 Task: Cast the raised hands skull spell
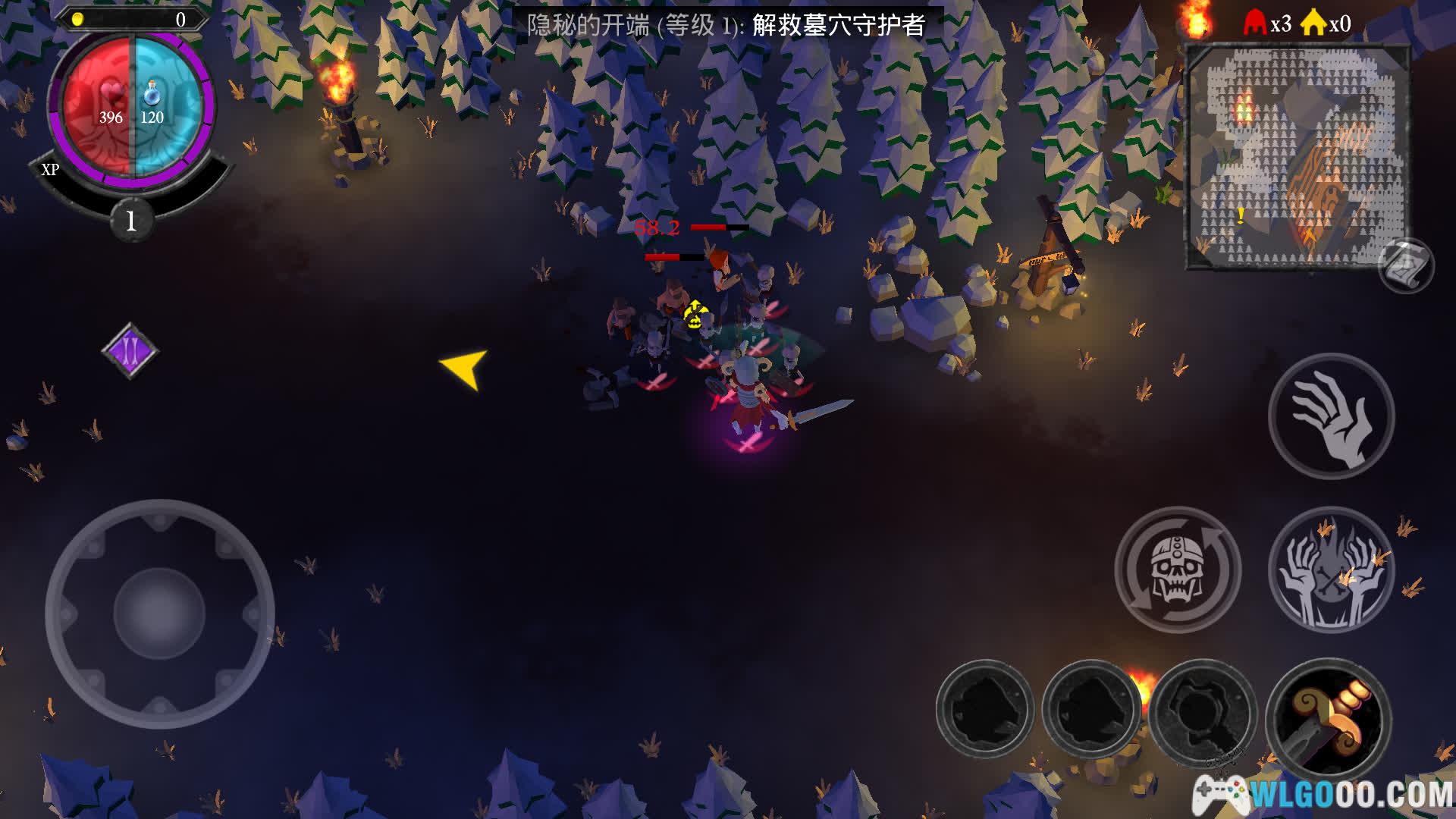click(1331, 570)
